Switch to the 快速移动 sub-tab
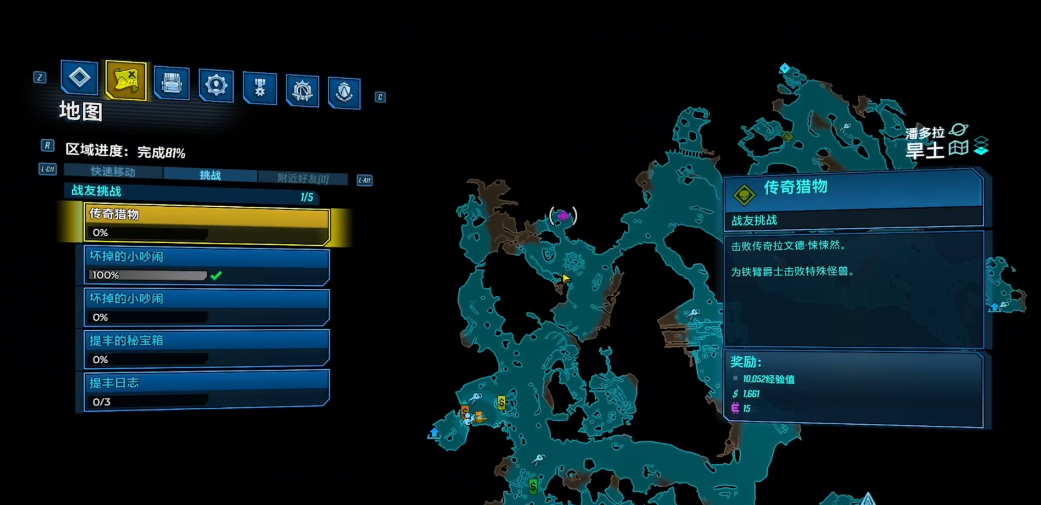Viewport: 1041px width, 505px height. coord(113,172)
